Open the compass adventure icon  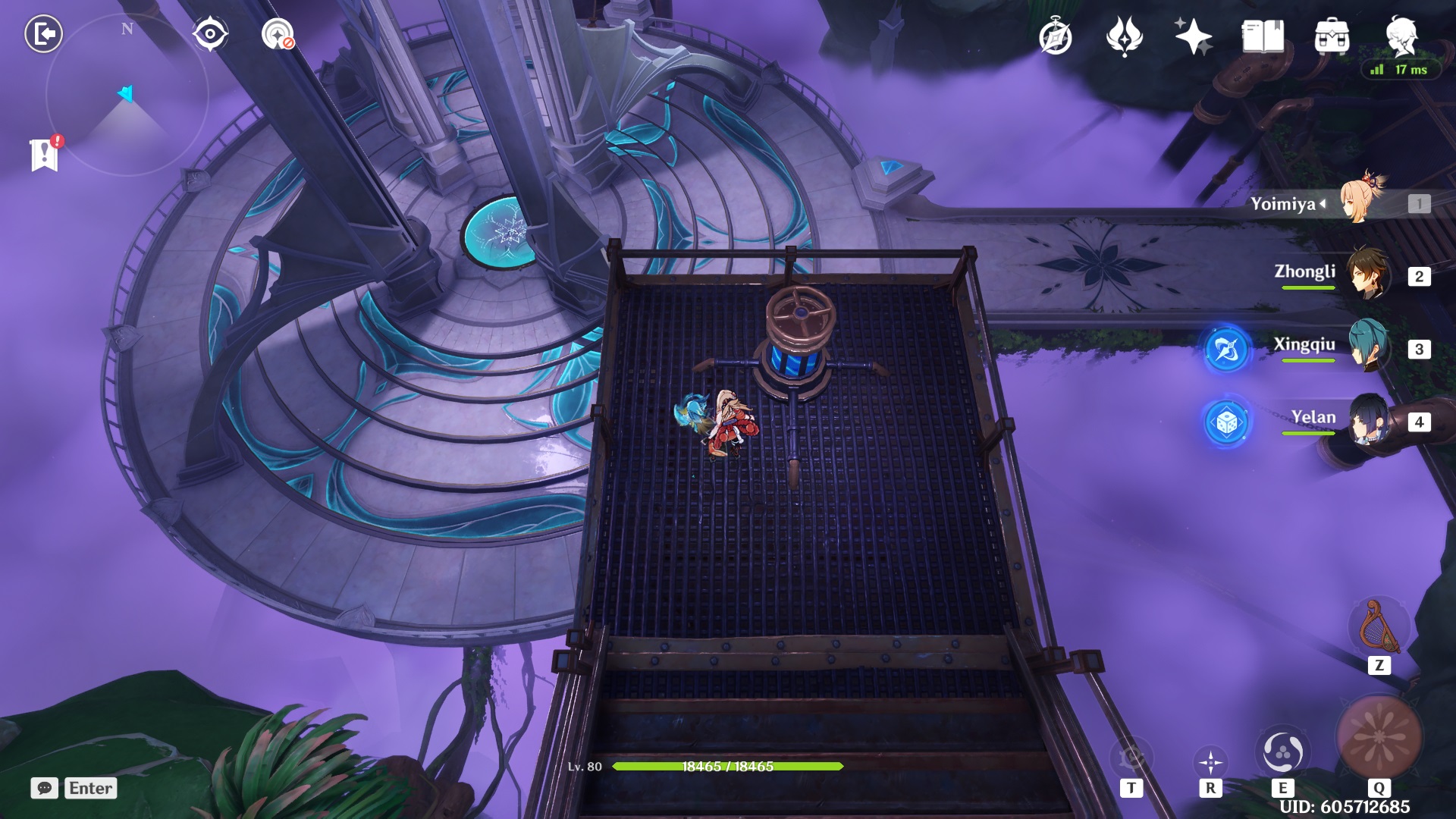1055,37
